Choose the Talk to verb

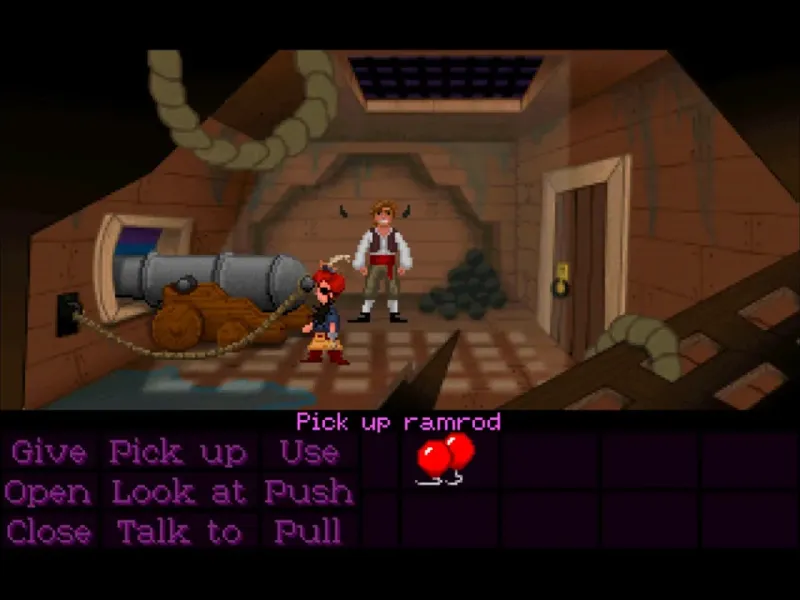tap(178, 532)
